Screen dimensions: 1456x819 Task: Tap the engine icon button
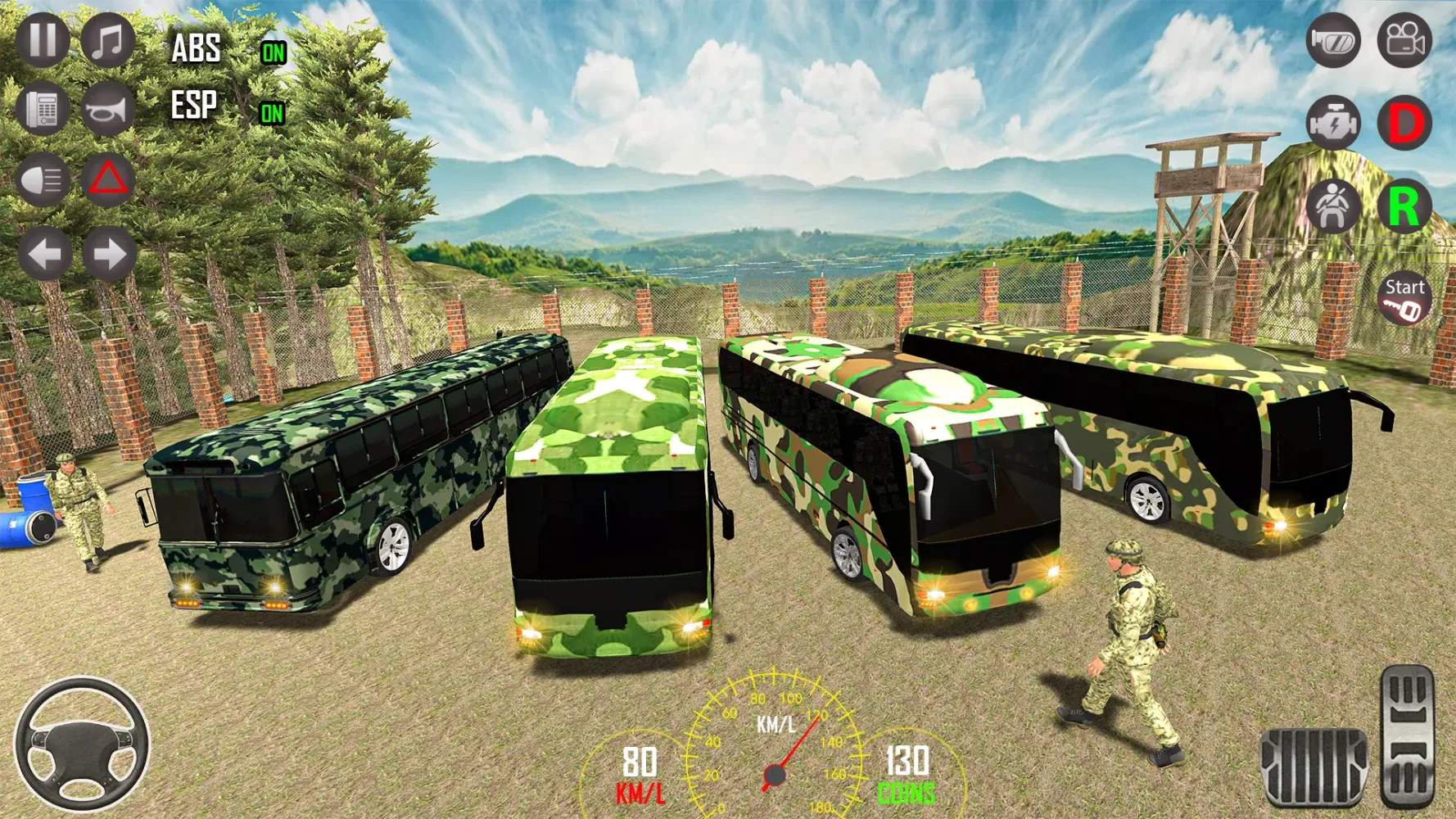click(x=1332, y=123)
